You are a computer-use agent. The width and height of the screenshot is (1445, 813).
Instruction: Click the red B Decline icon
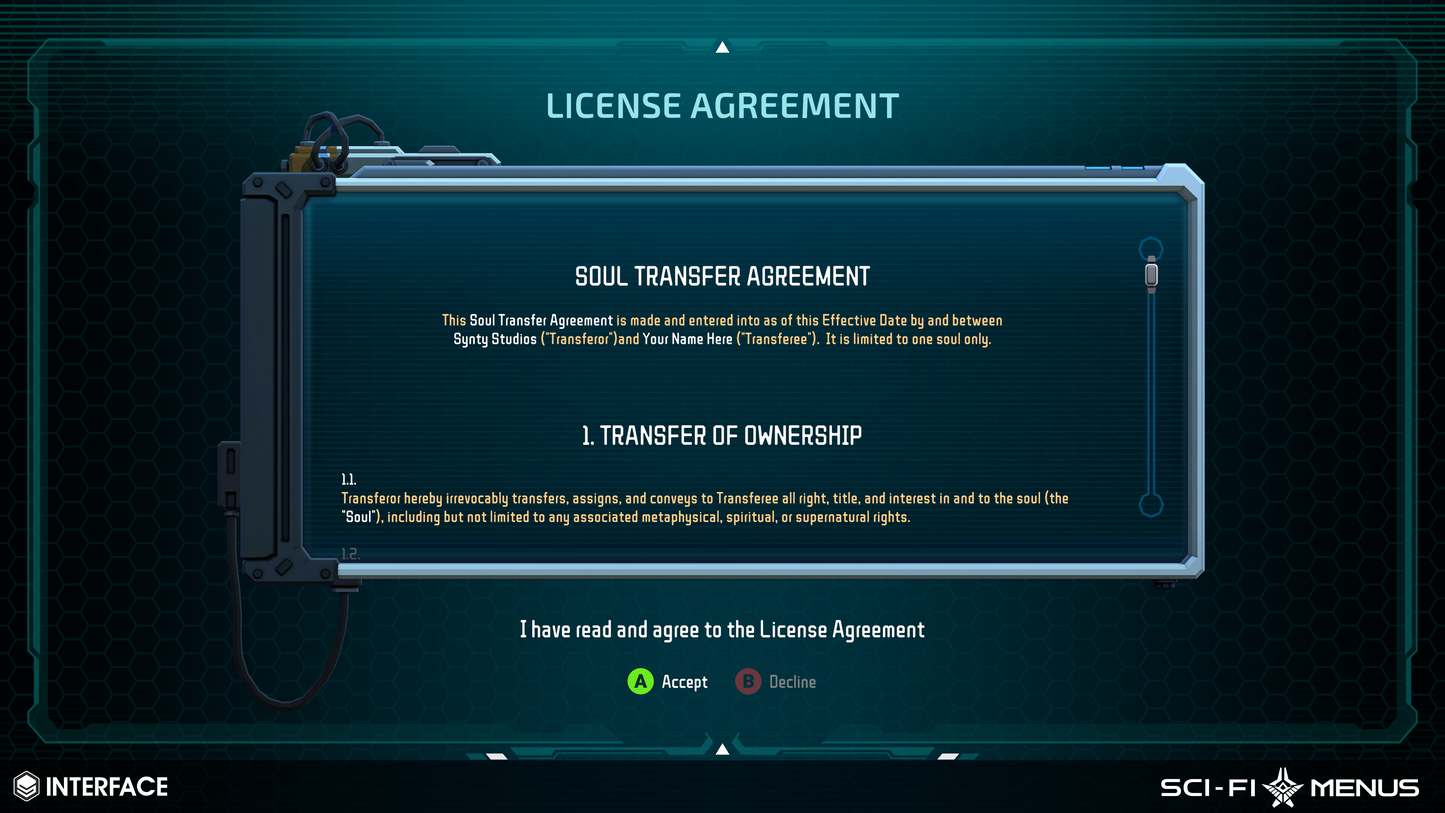coord(748,682)
